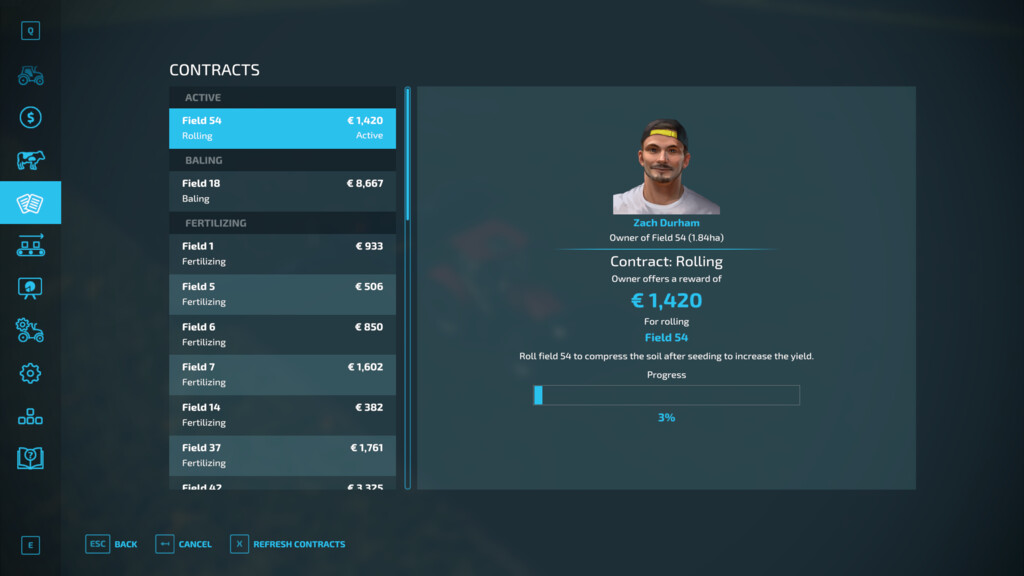This screenshot has height=576, width=1024.
Task: Select Field 1 Fertilizing contract
Action: coord(282,254)
